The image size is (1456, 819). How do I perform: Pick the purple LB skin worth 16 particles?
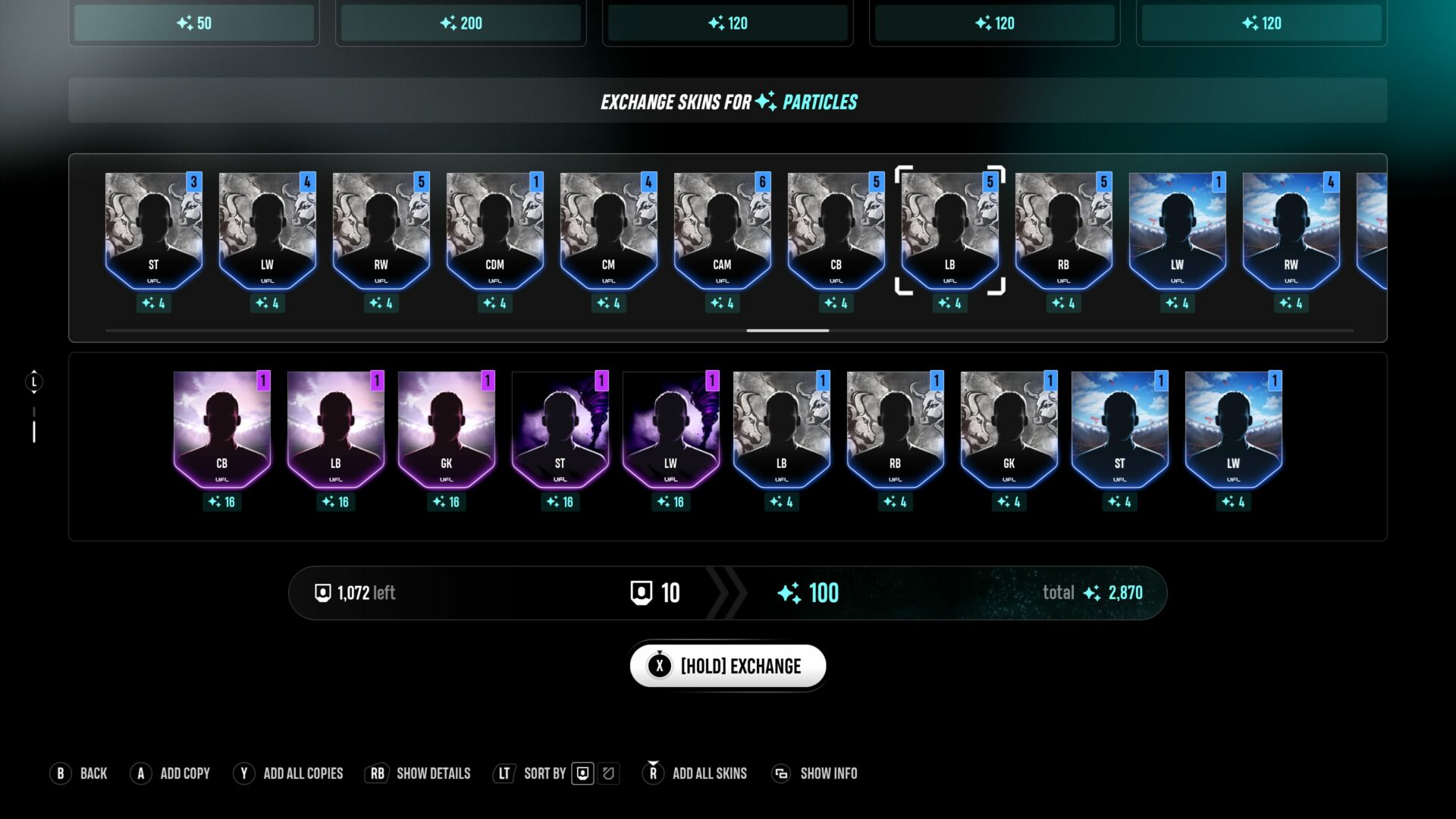pyautogui.click(x=335, y=430)
